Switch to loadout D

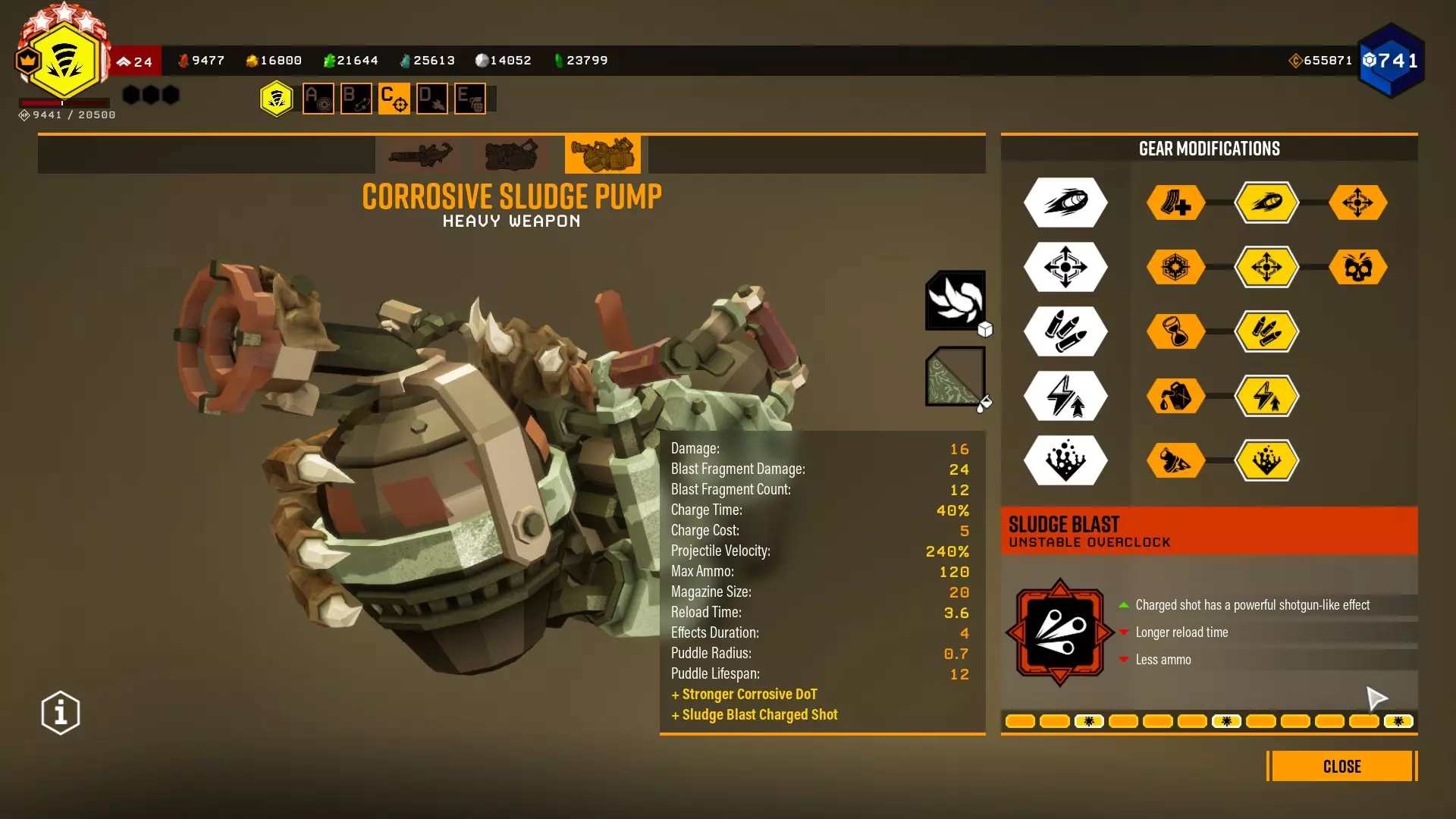pyautogui.click(x=432, y=99)
